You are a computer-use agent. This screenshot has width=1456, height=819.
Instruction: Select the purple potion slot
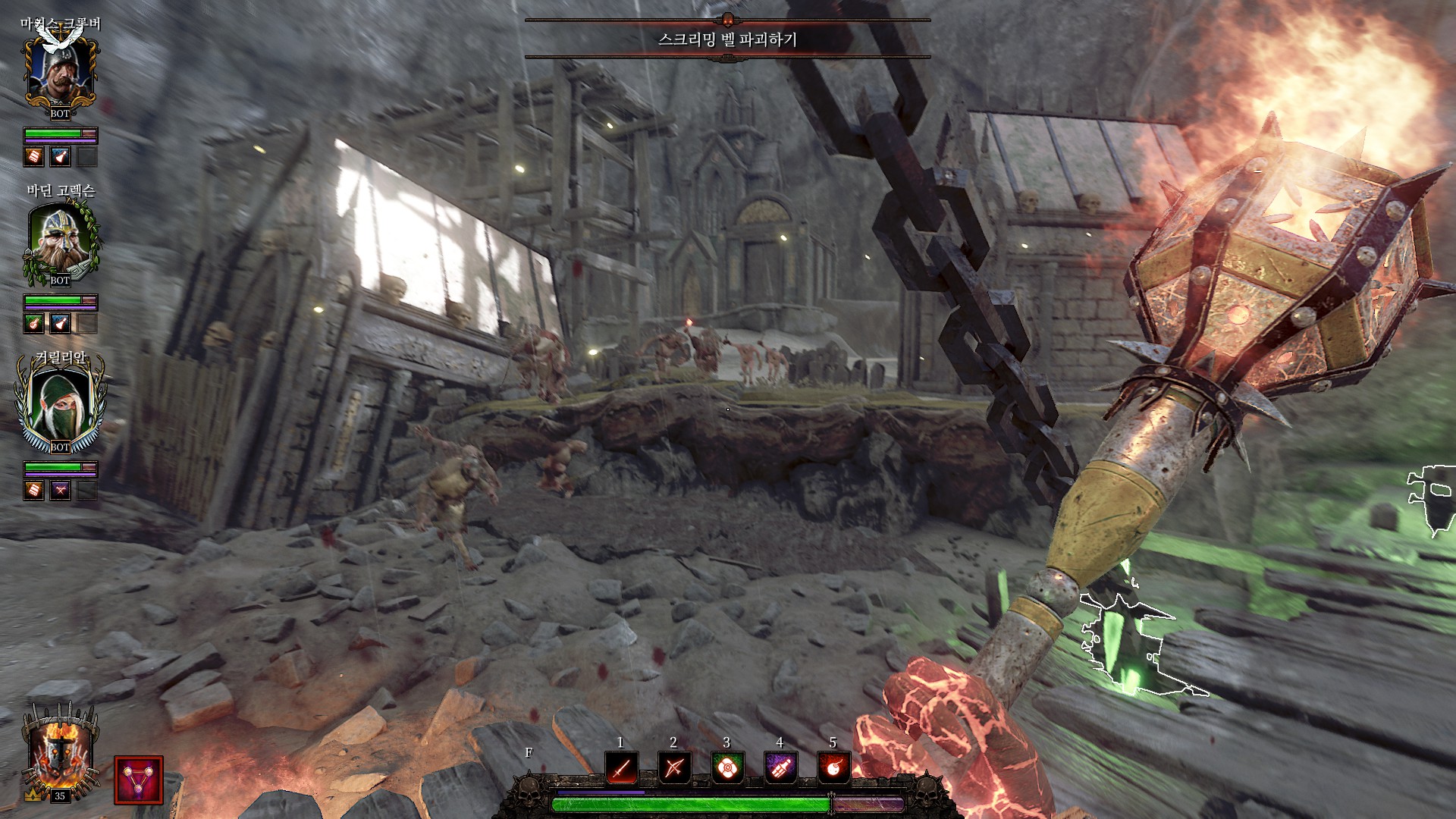coord(780,769)
